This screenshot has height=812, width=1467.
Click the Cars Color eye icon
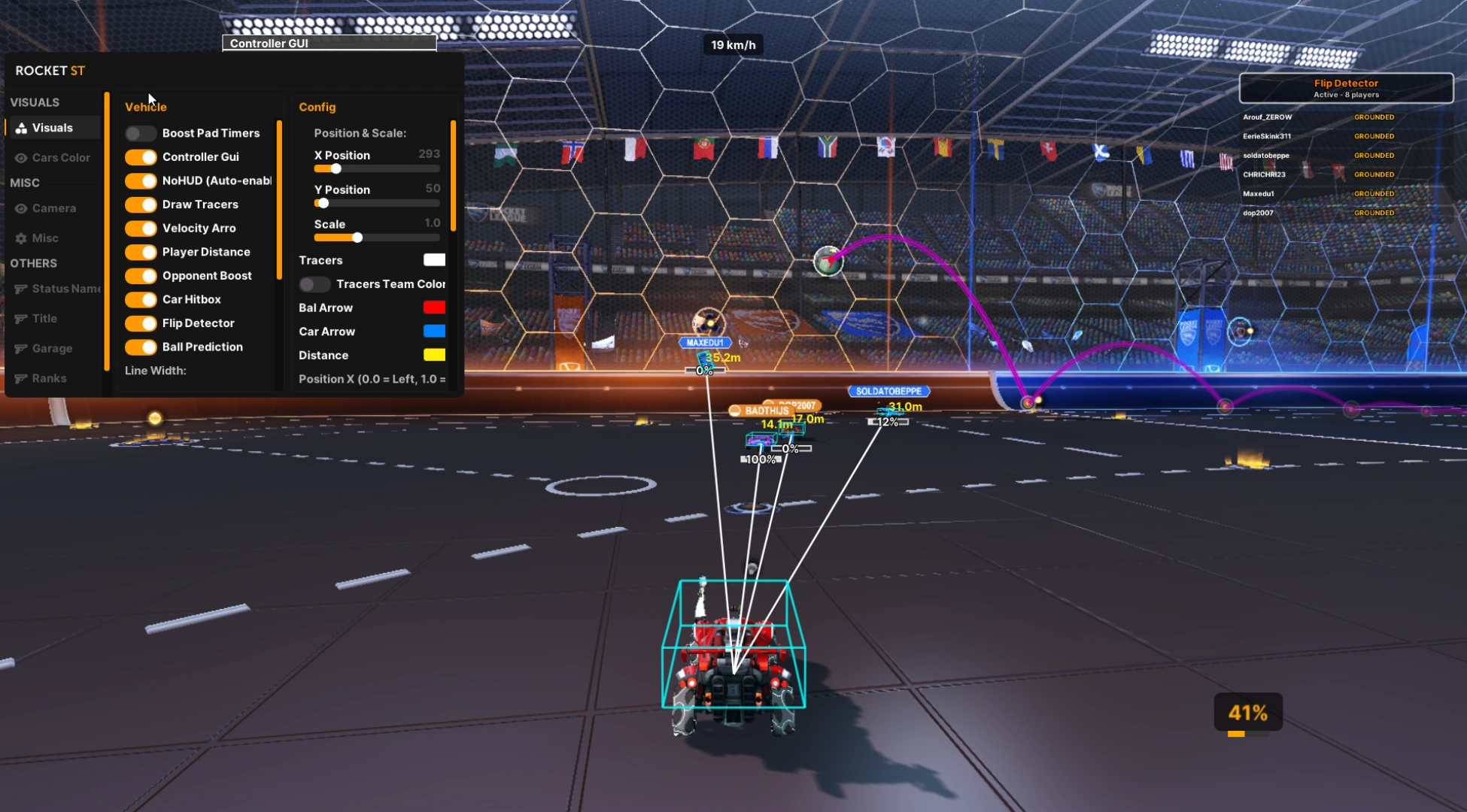coord(21,158)
